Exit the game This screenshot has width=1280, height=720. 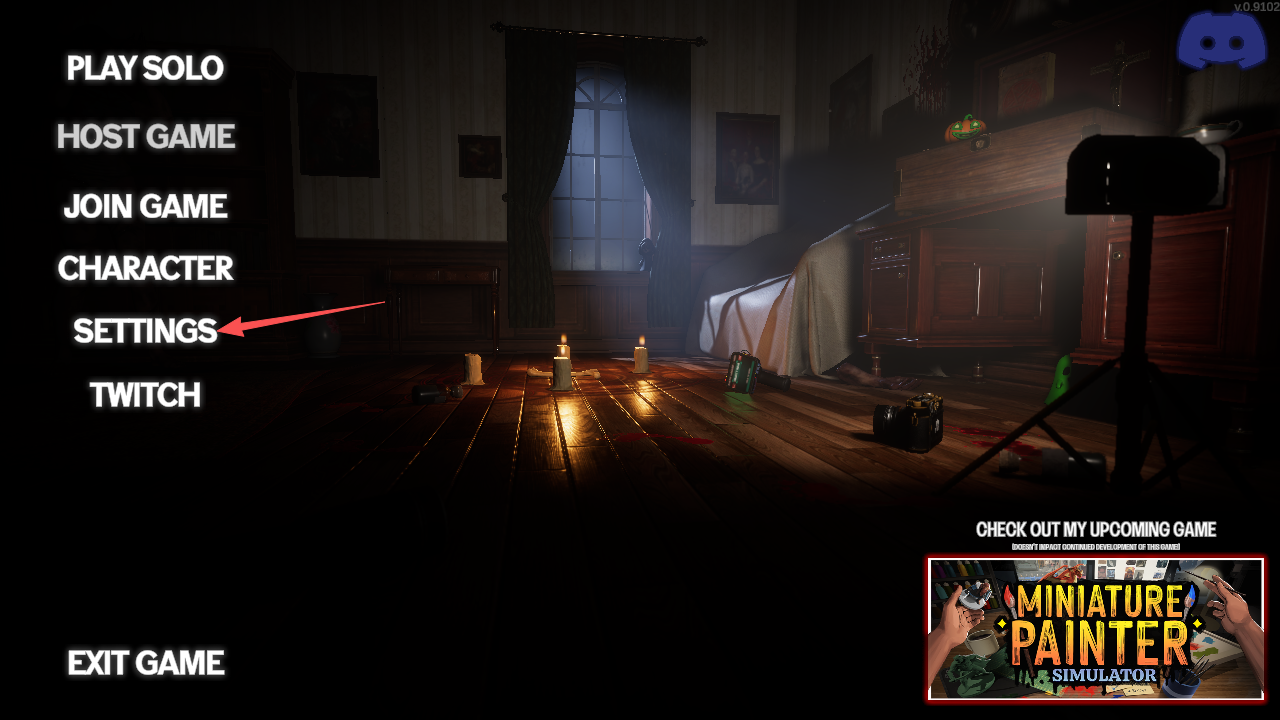pos(145,662)
